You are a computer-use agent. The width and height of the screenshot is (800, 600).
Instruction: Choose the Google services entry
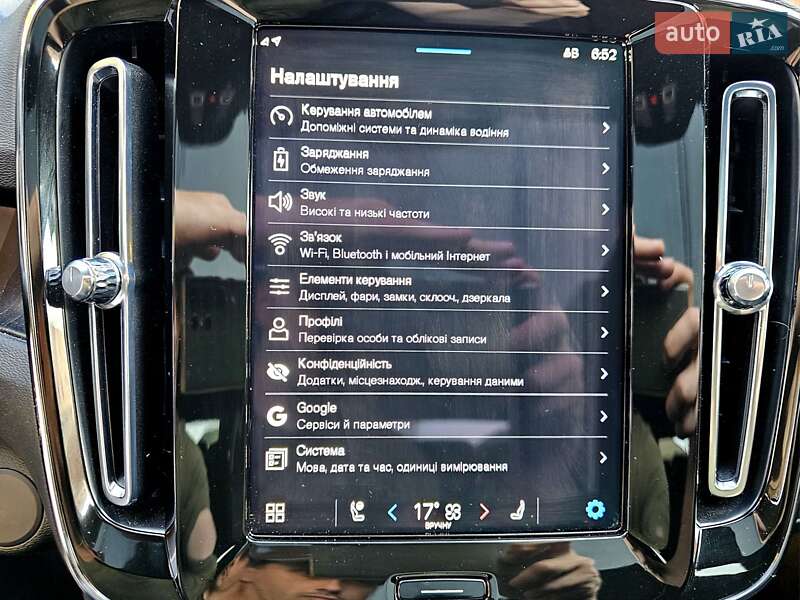[x=438, y=416]
